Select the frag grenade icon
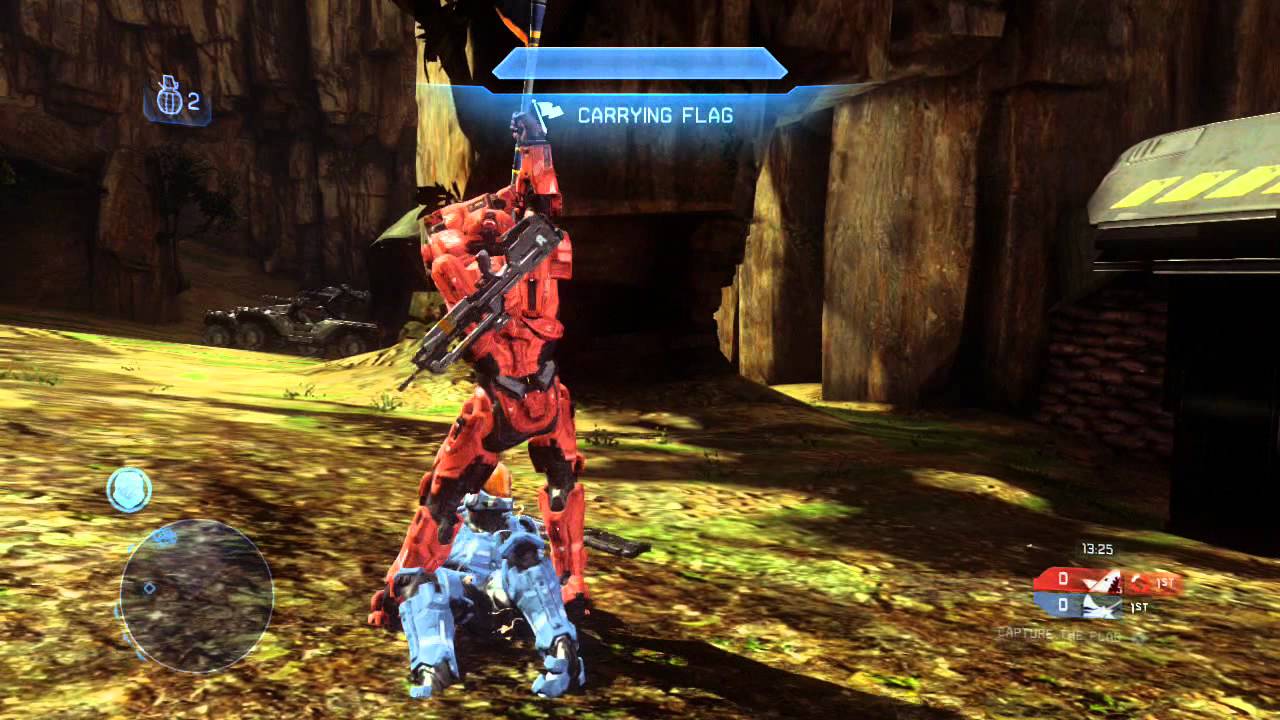The width and height of the screenshot is (1280, 720). [x=168, y=99]
